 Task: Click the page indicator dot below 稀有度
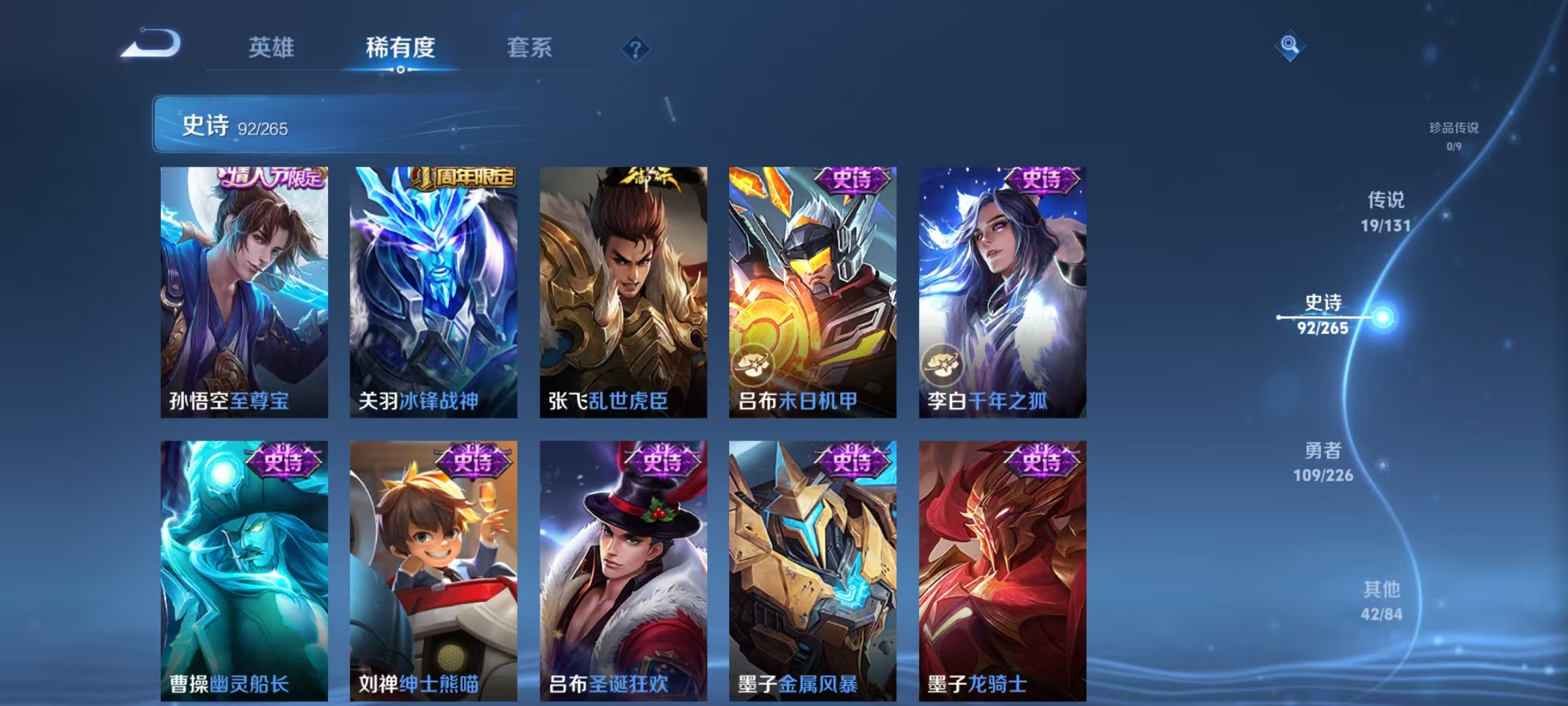[x=400, y=71]
